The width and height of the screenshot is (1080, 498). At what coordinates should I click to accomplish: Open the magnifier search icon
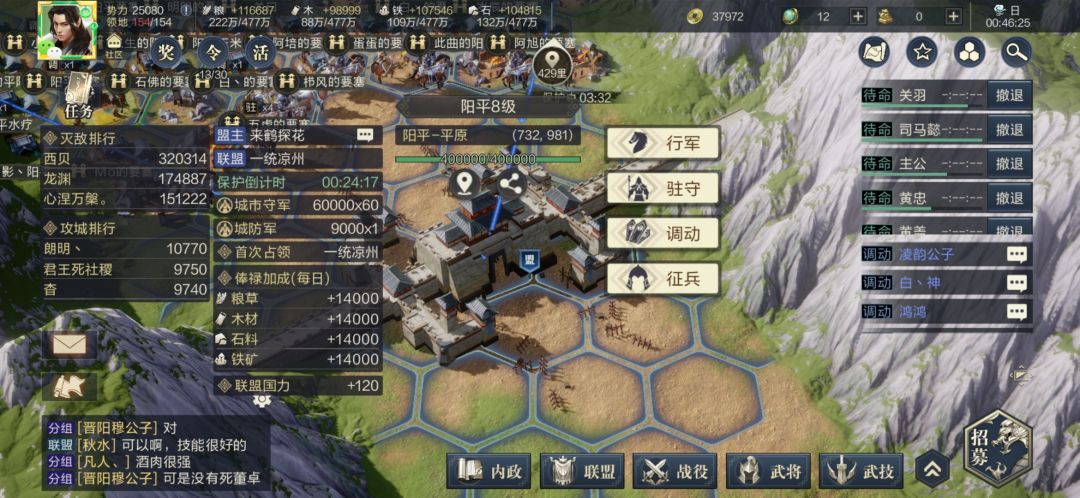point(1015,52)
